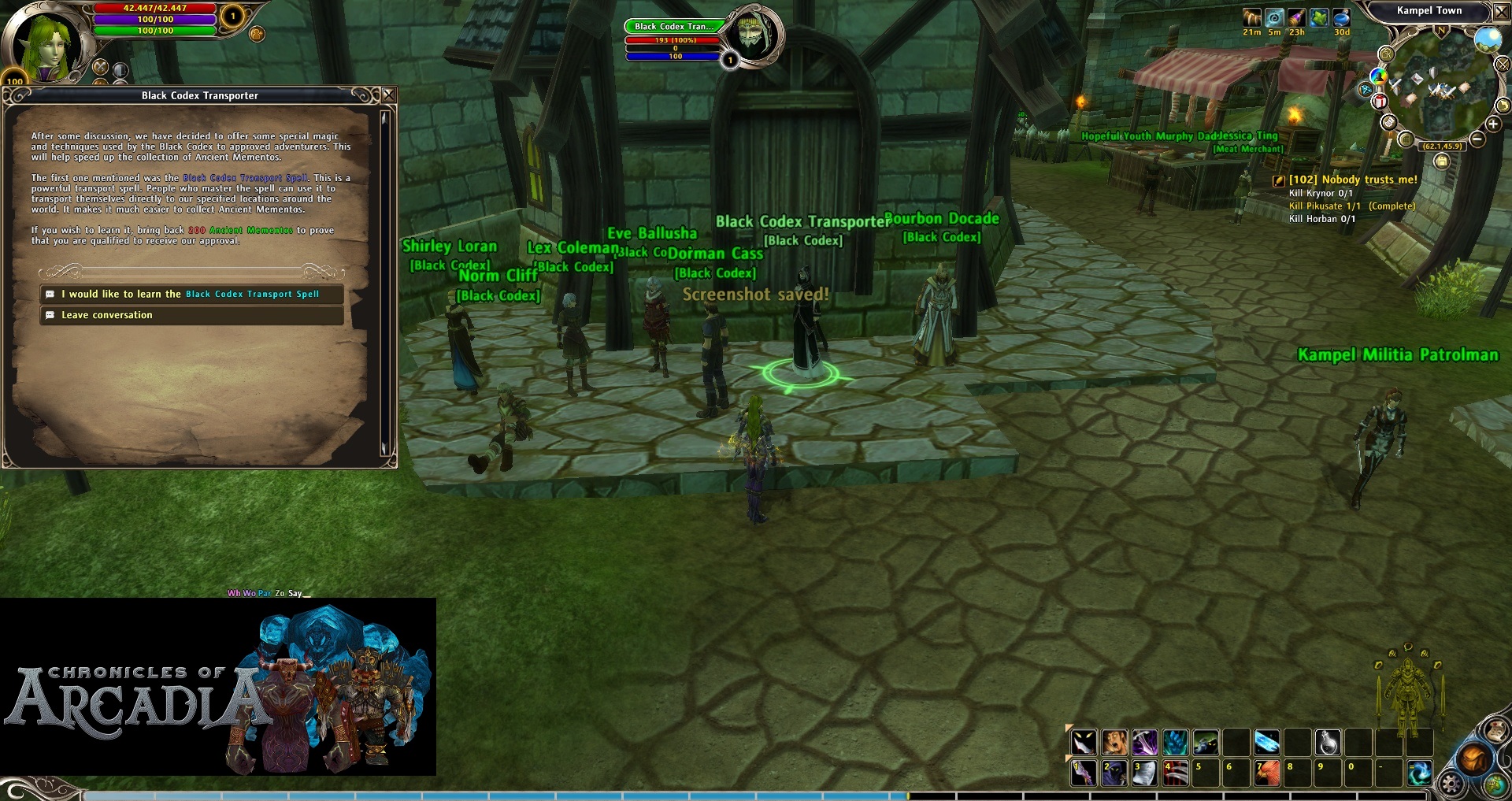Choose to learn the Black Codex Transport Spell
The image size is (1512, 801).
pos(191,295)
